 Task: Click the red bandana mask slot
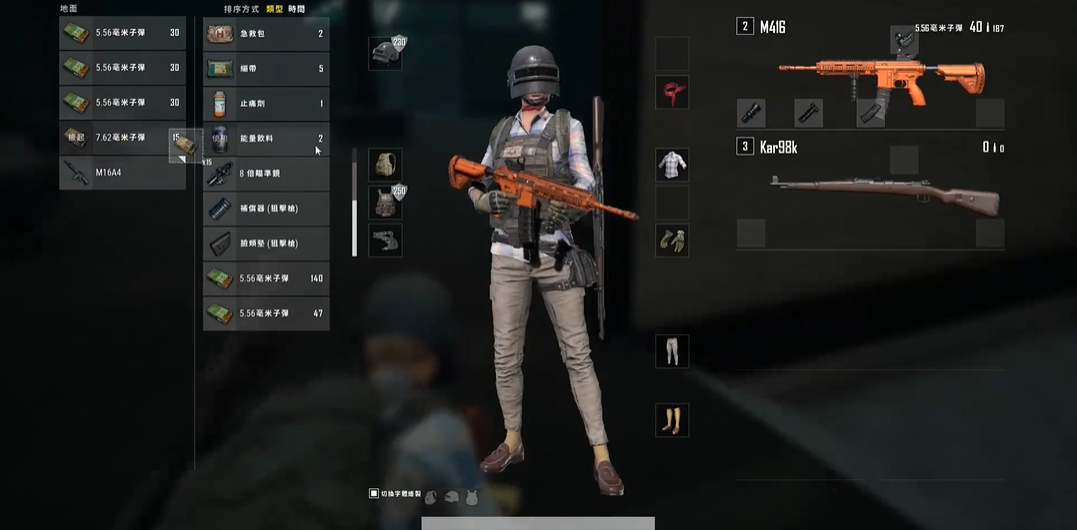[672, 92]
